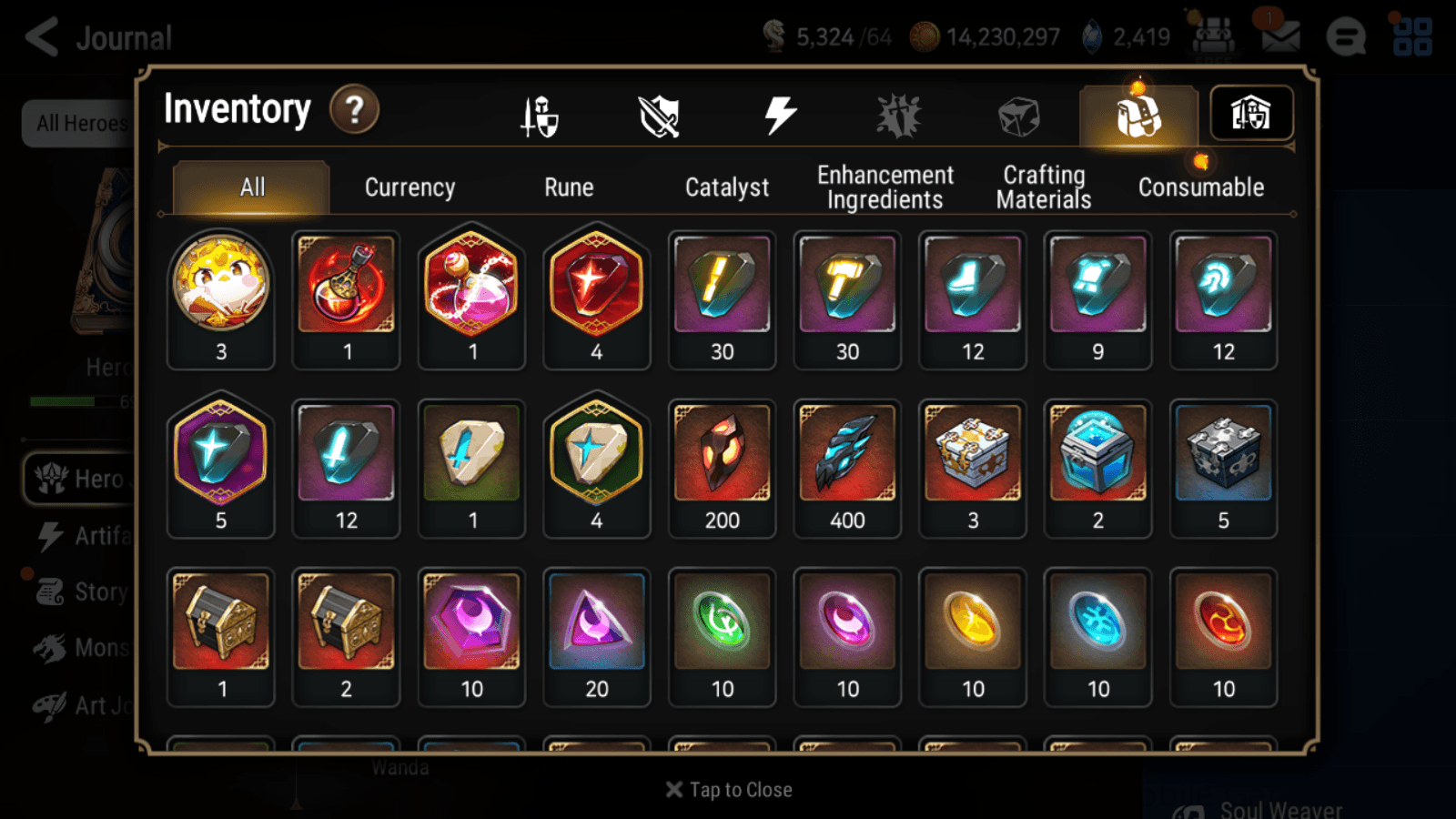Select the Catalyst tab

[x=727, y=187]
